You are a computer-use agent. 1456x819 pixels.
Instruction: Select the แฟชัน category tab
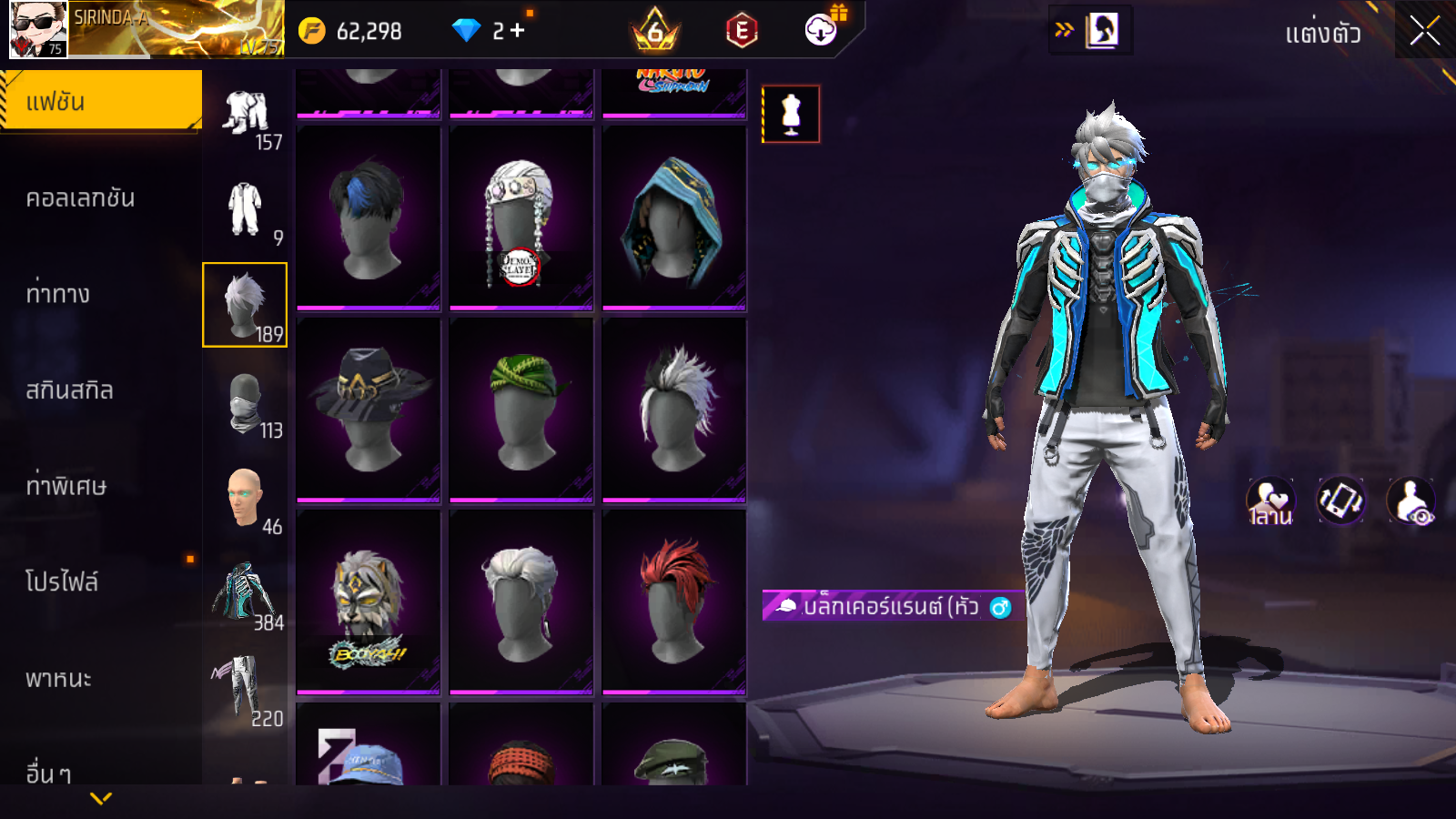(x=101, y=102)
